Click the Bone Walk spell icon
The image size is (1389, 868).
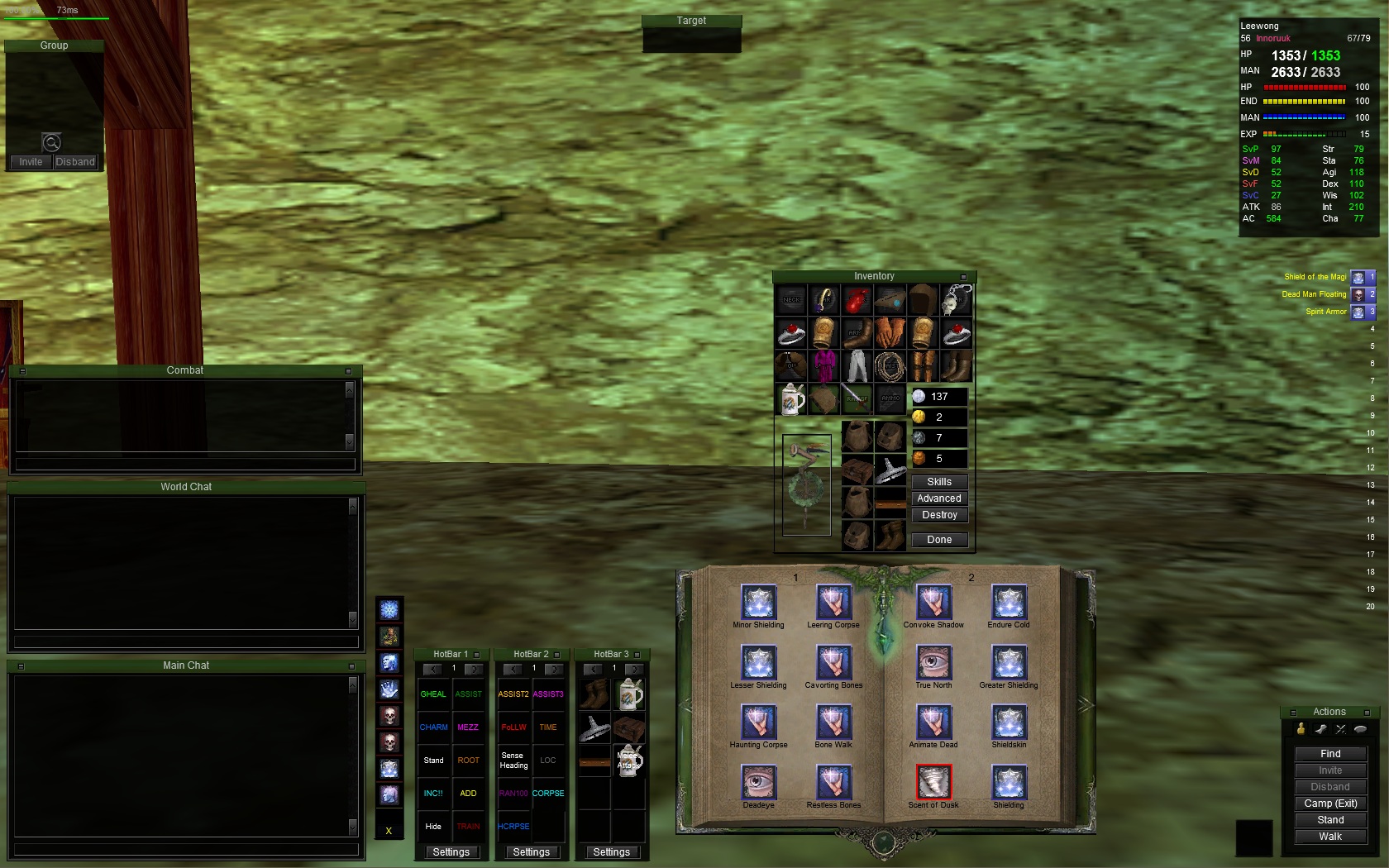(x=833, y=723)
